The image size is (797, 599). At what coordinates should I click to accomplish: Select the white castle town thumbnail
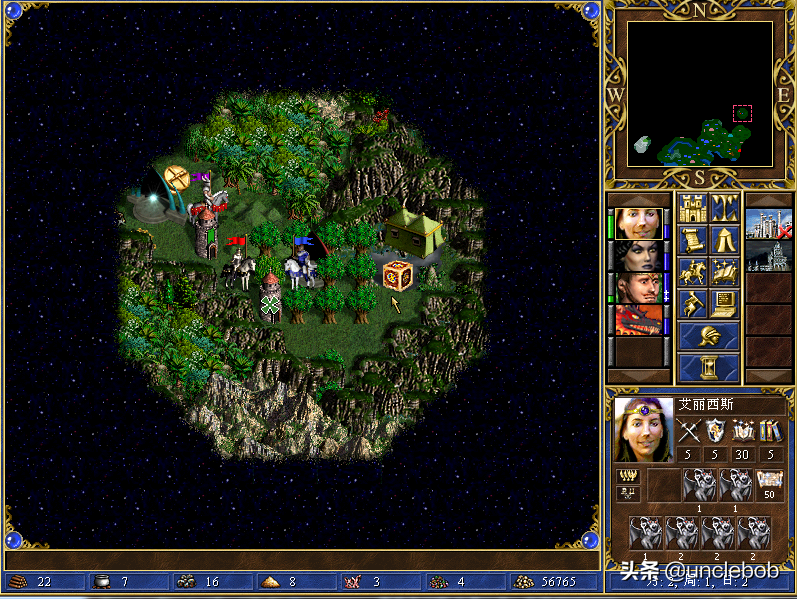point(767,224)
